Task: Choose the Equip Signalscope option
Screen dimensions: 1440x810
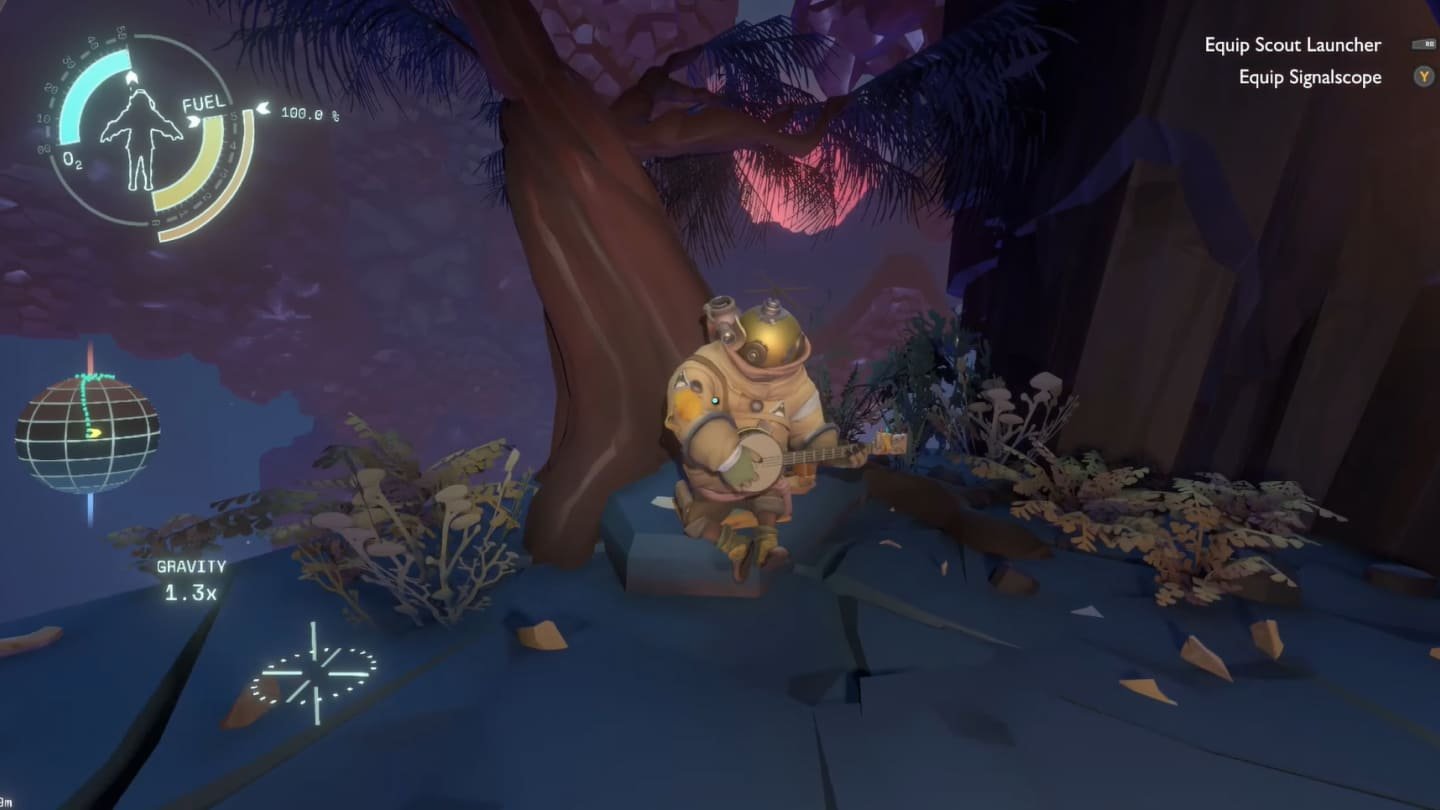Action: point(1309,77)
